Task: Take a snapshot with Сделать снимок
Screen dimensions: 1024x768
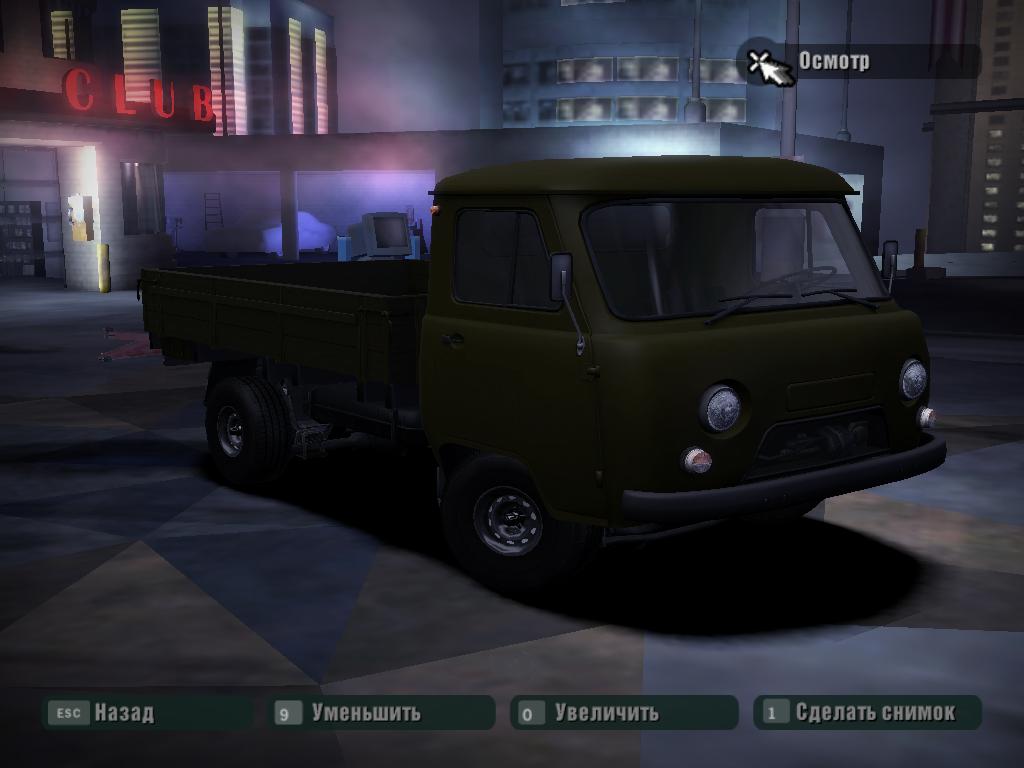Action: 874,713
